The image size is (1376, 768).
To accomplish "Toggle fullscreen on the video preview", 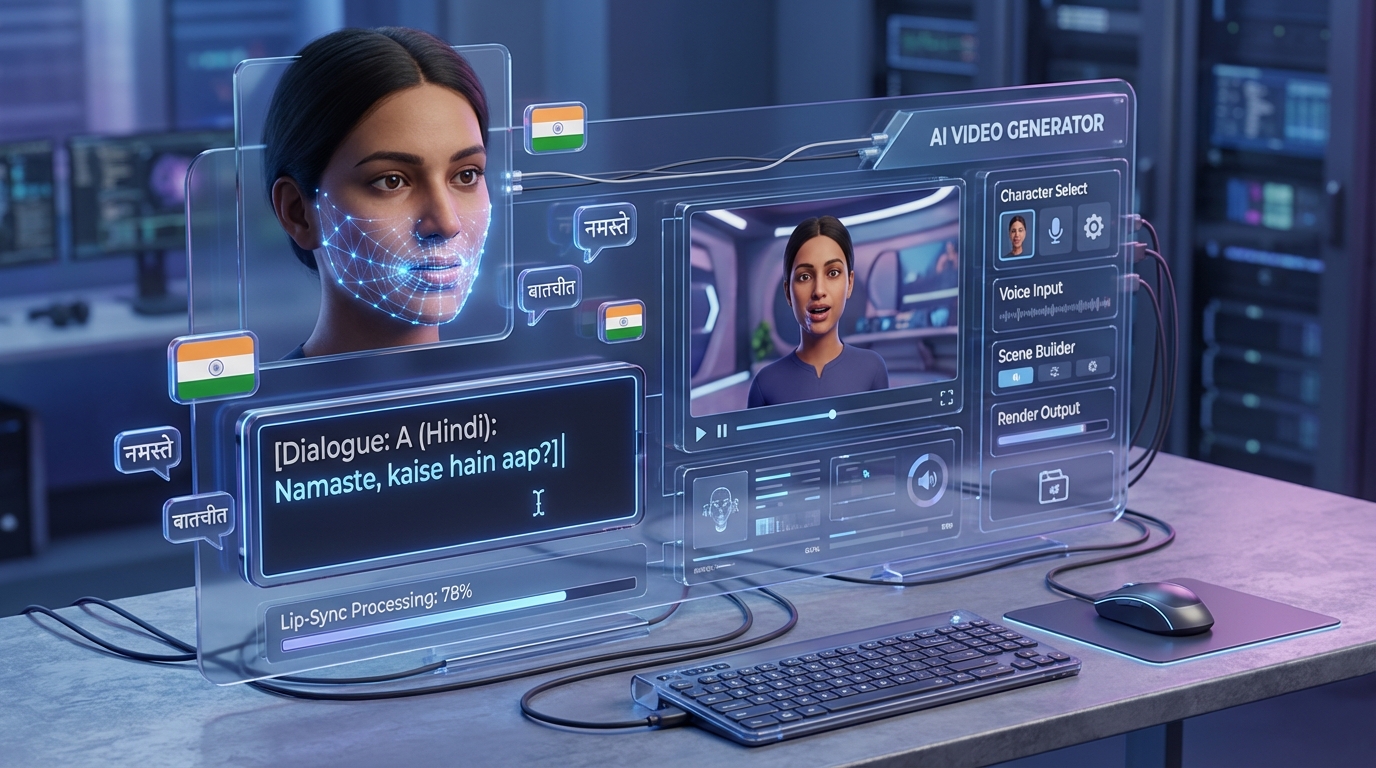I will pyautogui.click(x=946, y=399).
